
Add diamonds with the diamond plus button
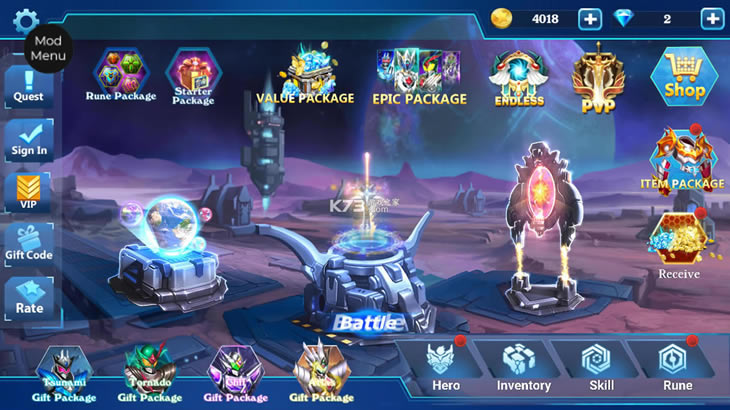click(712, 18)
